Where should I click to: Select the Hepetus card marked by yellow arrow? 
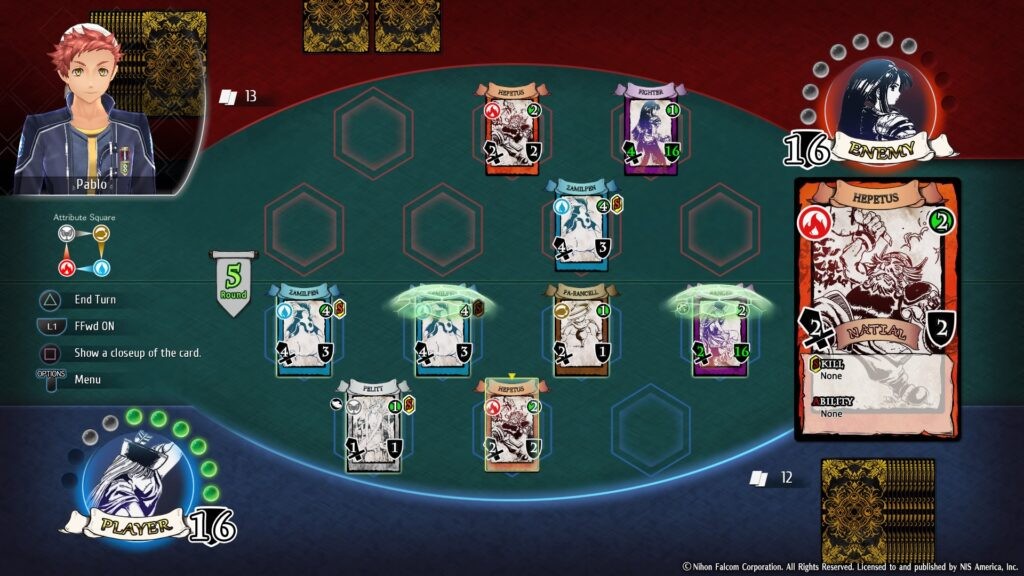pyautogui.click(x=511, y=425)
